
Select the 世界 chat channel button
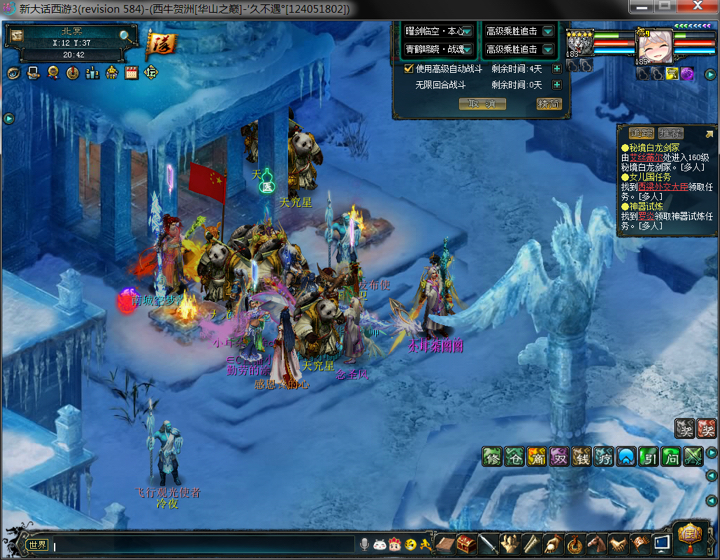click(37, 545)
